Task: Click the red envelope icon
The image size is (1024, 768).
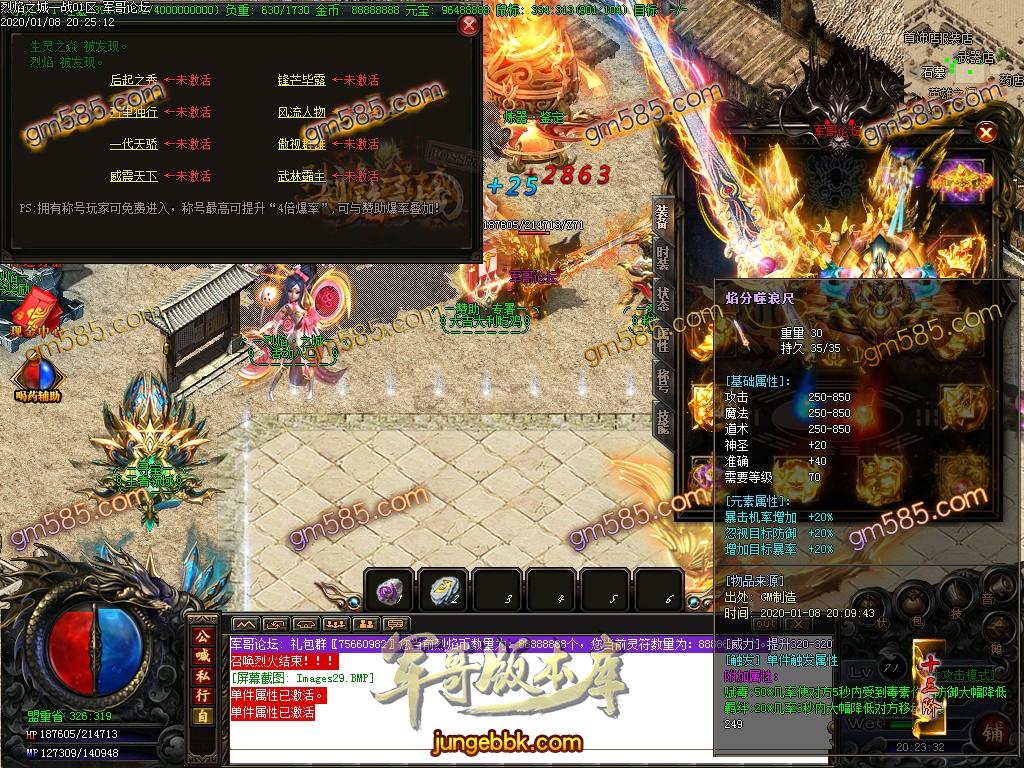Action: point(30,303)
